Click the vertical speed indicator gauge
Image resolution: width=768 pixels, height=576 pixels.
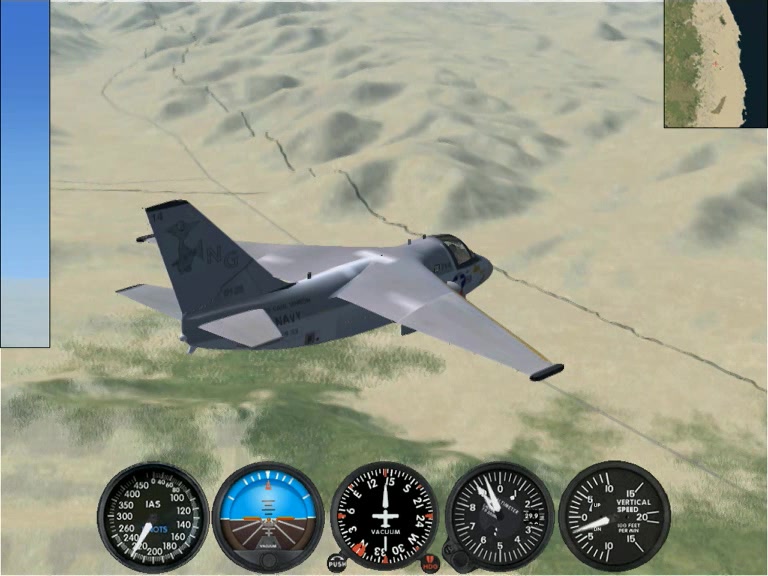click(614, 516)
